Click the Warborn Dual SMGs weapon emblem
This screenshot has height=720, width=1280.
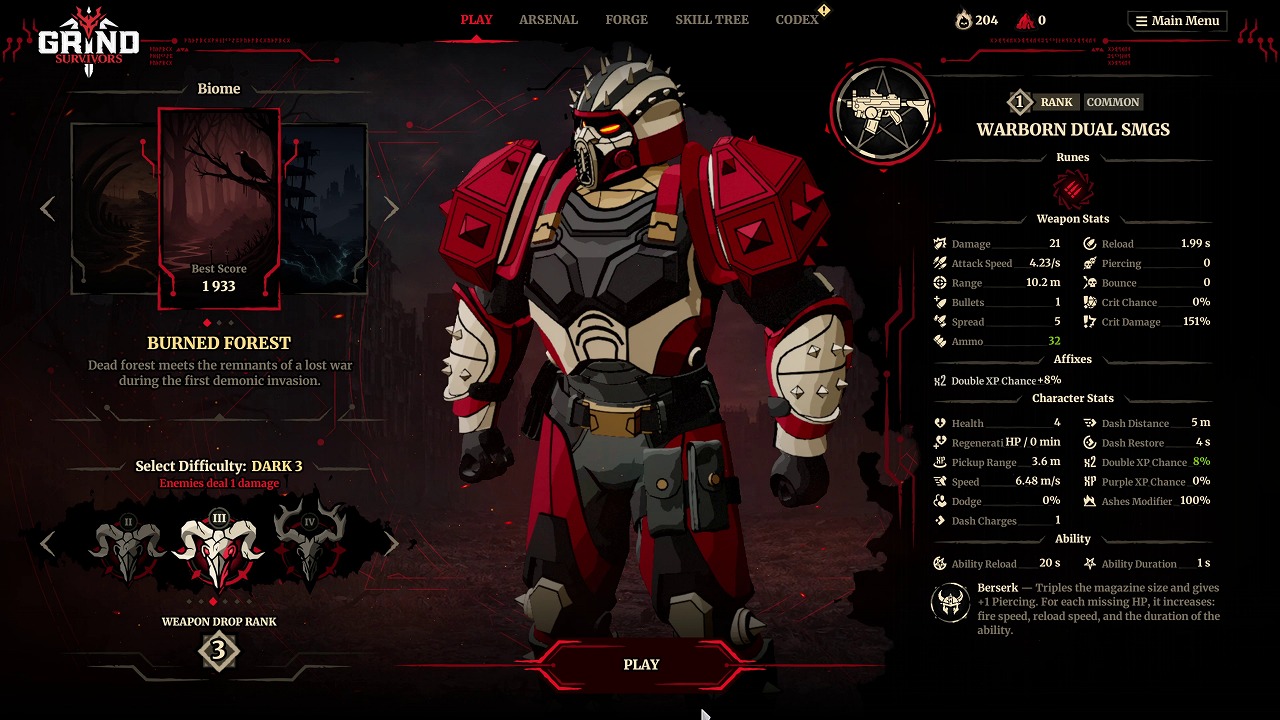click(x=882, y=113)
